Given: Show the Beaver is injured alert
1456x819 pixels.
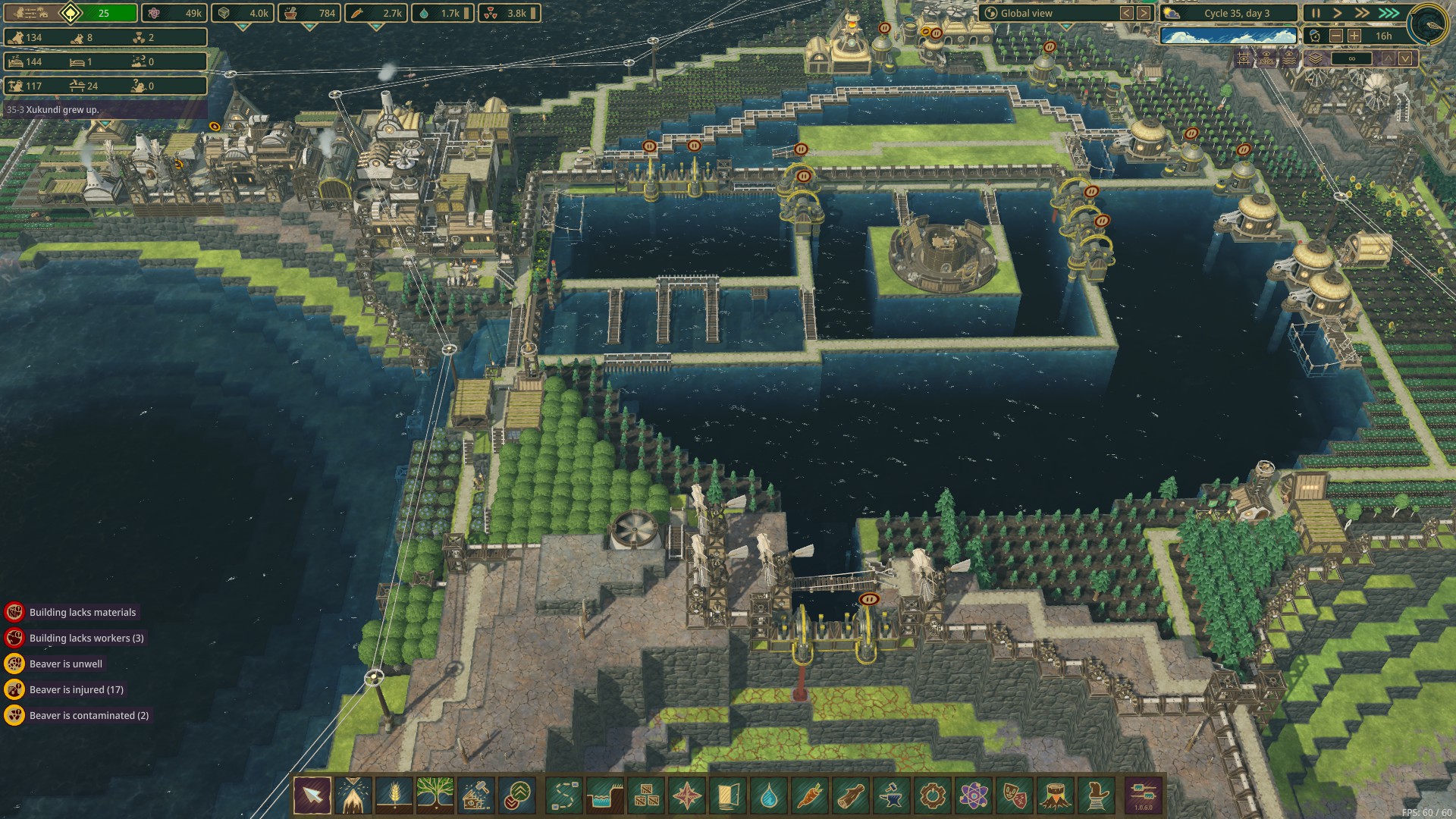Looking at the screenshot, I should coord(76,689).
